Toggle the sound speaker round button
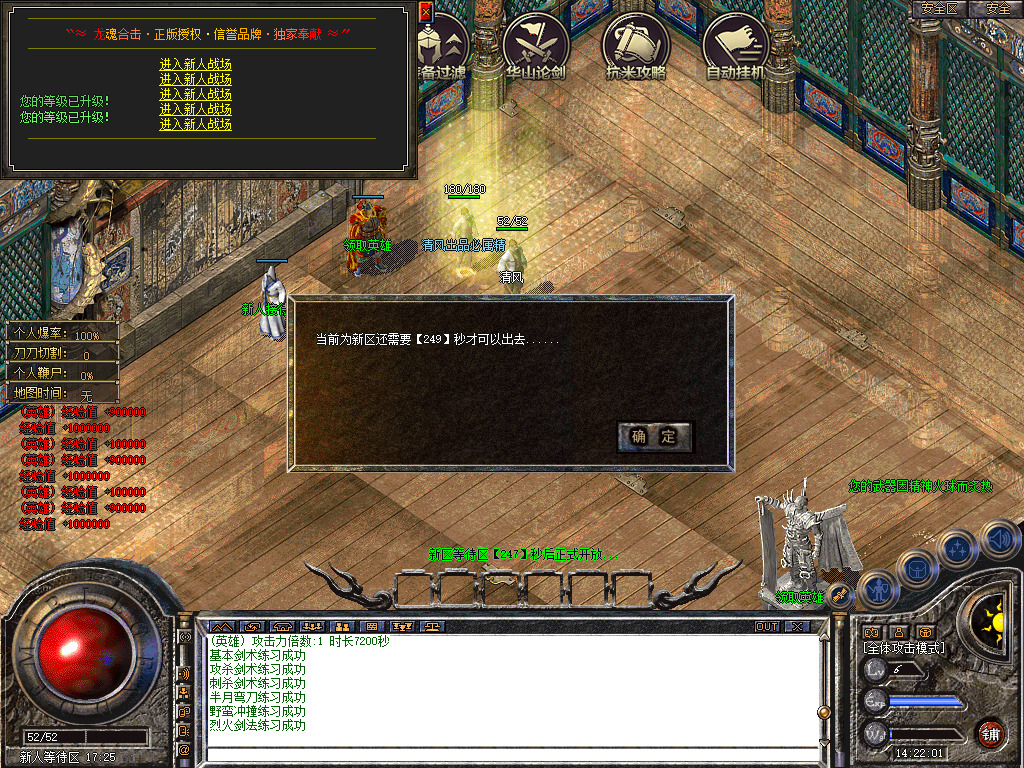 click(998, 538)
